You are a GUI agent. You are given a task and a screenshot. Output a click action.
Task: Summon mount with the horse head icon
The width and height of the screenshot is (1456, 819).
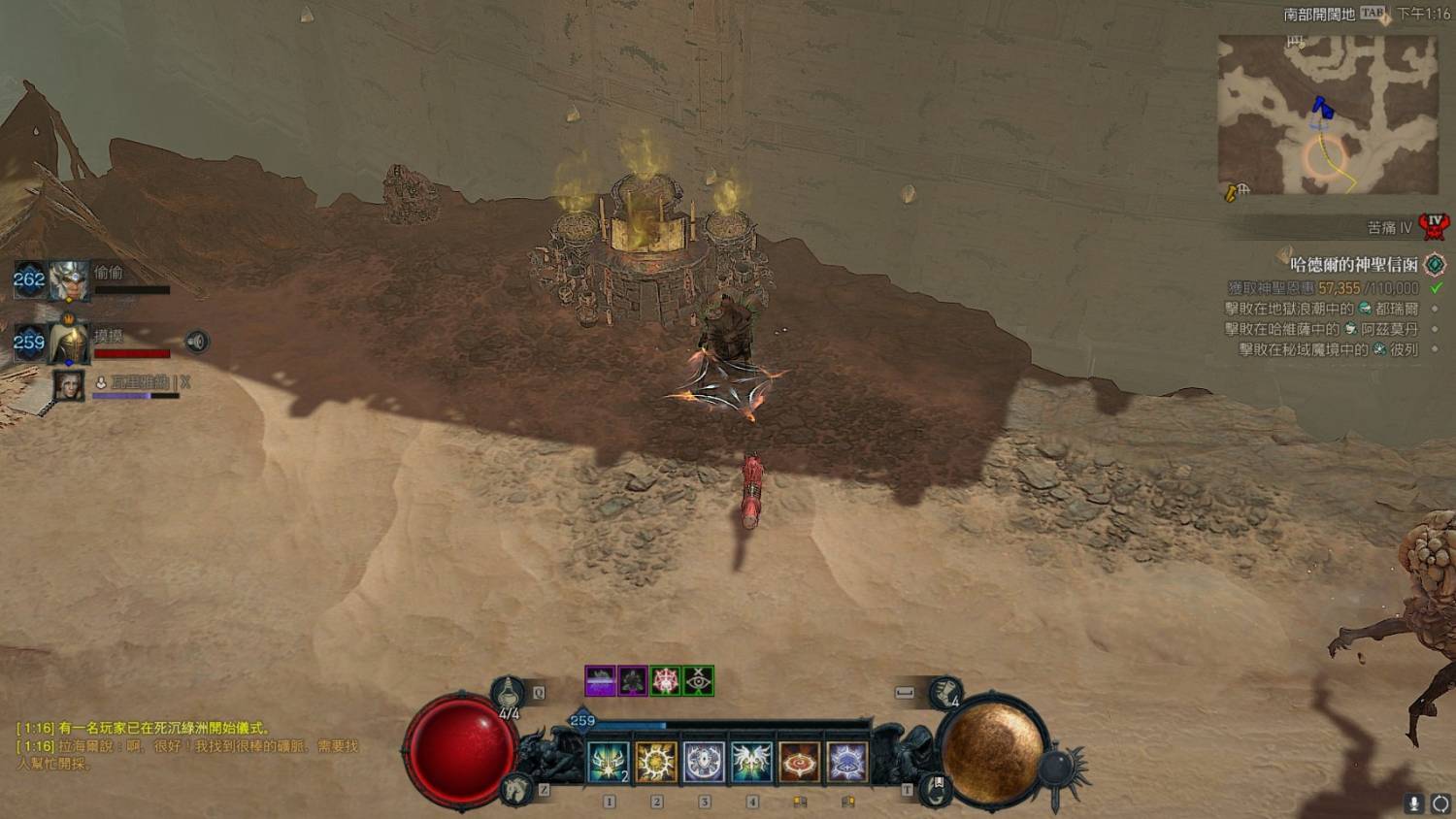coord(516,789)
